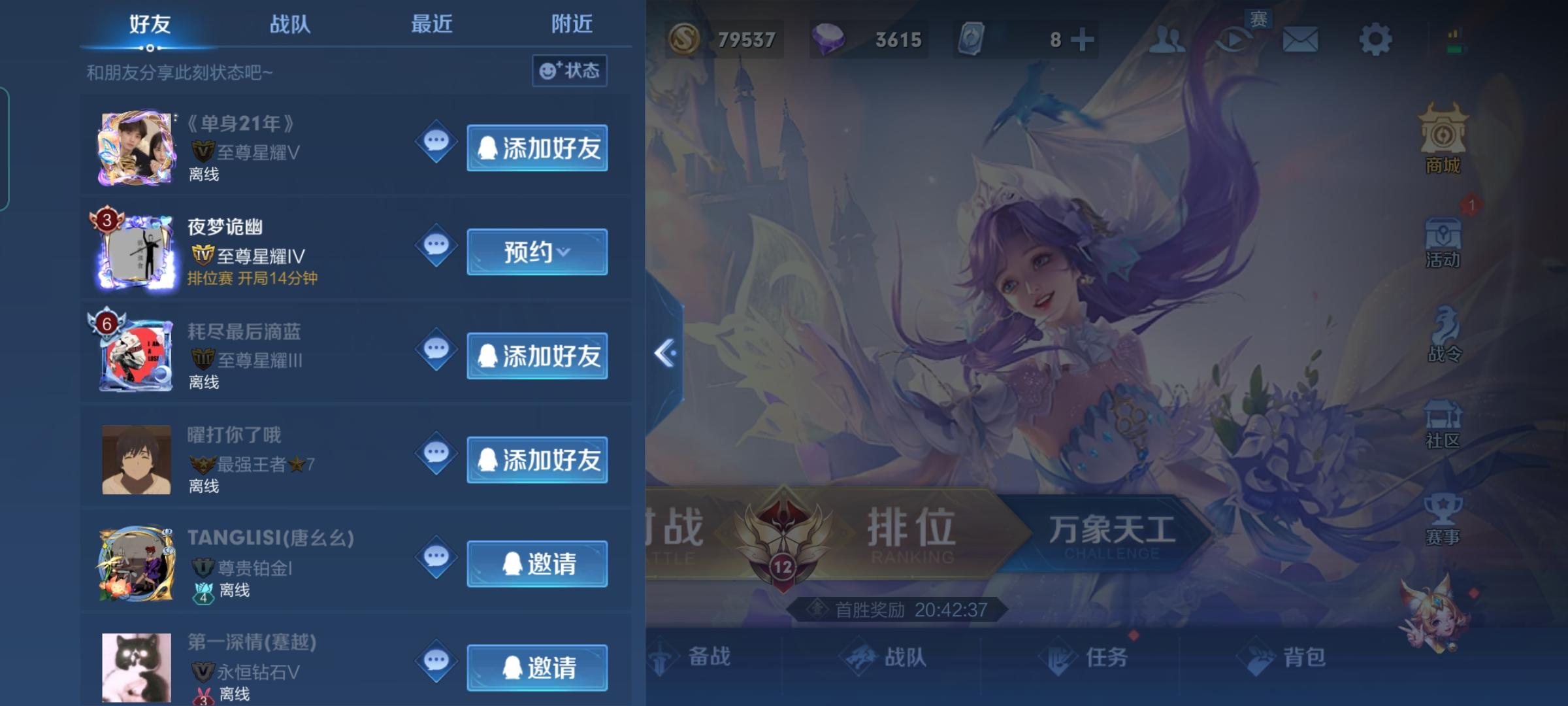Invite TANGLISI(唐幺幺) with the 邀请 button
This screenshot has height=706, width=1568.
pos(537,563)
